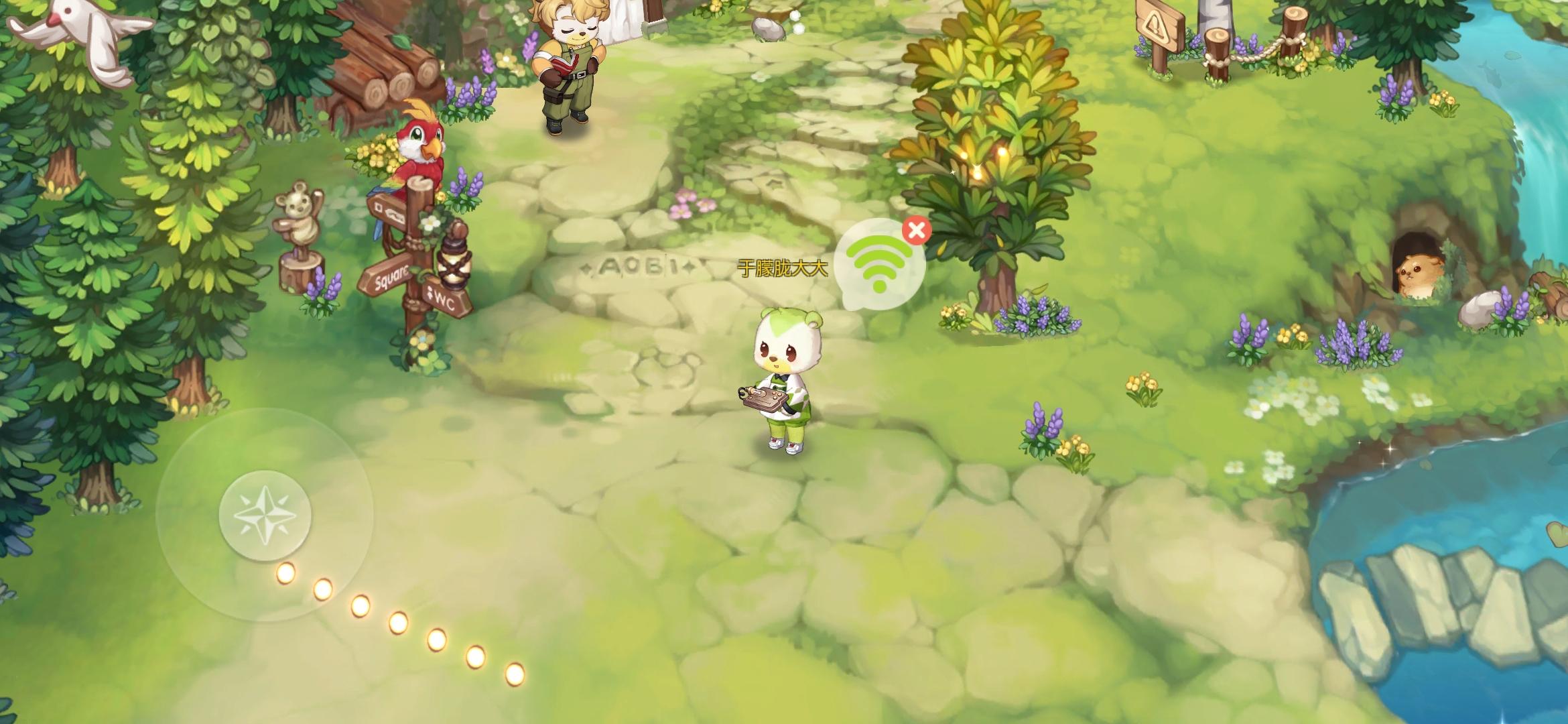Tap the AOBI carving on the stone path
Screen dimensions: 1568x724
[635, 267]
